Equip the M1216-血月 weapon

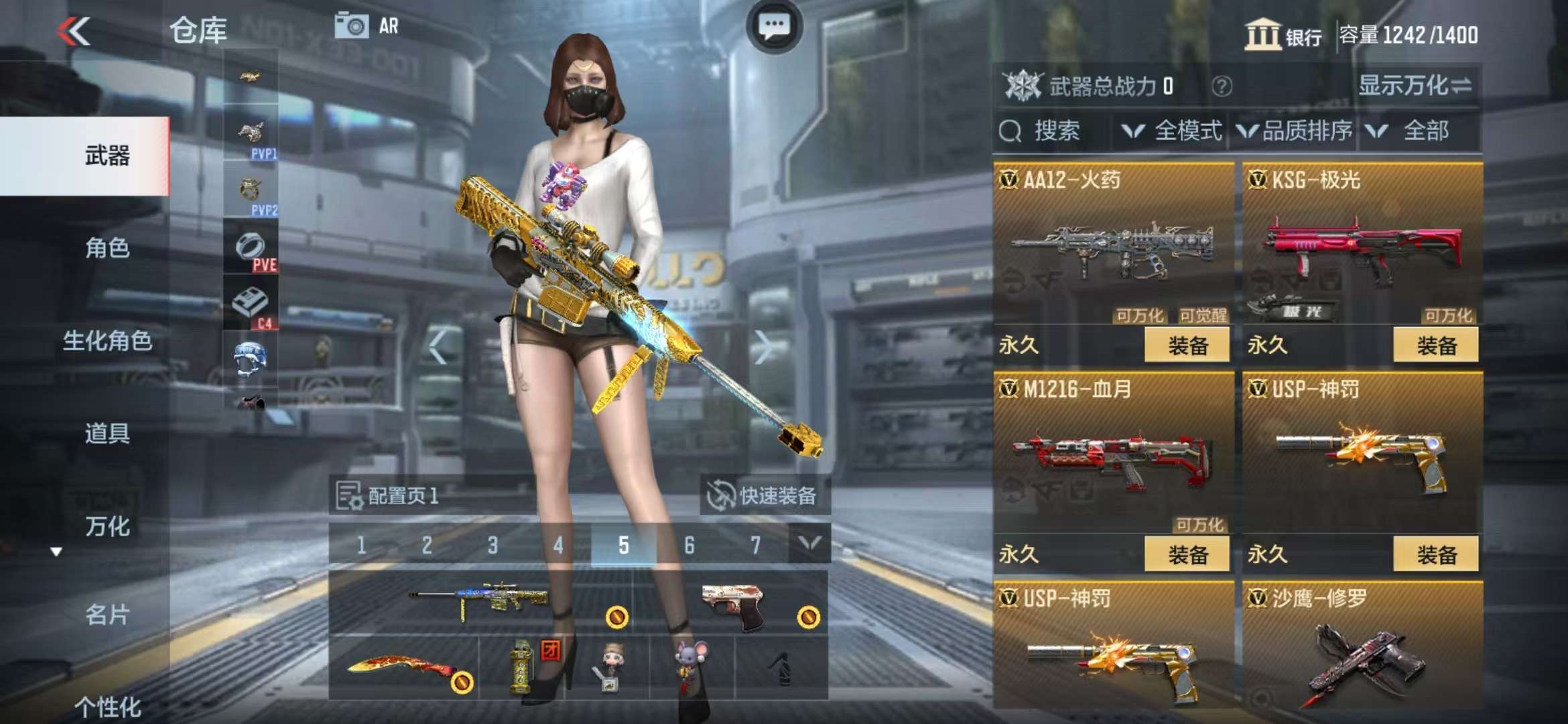tap(1187, 555)
